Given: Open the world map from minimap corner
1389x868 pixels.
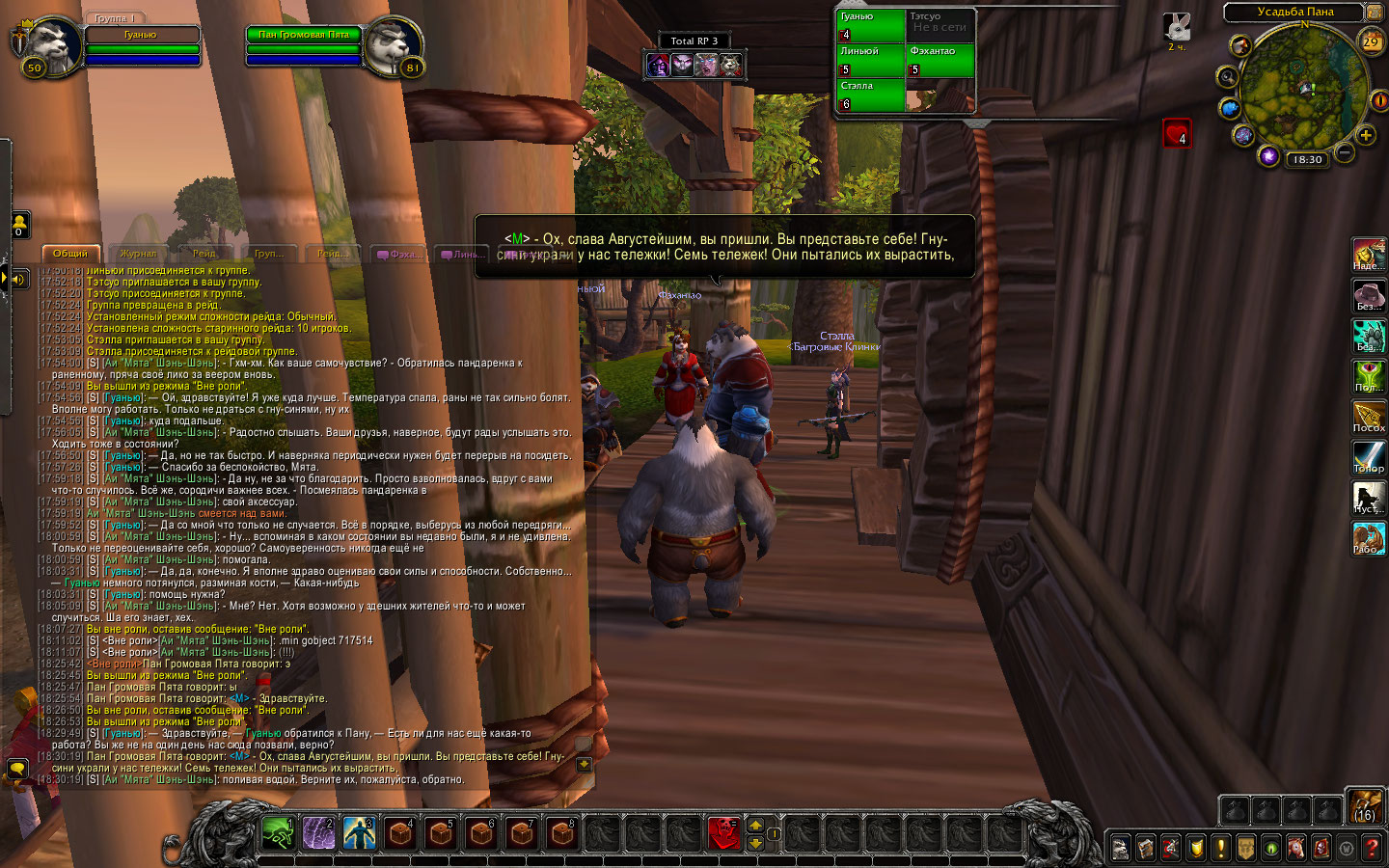Looking at the screenshot, I should coord(1374,12).
